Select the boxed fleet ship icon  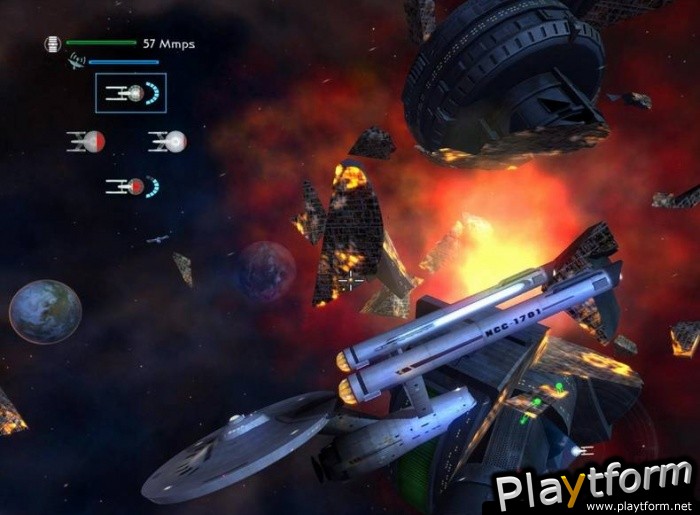(131, 93)
